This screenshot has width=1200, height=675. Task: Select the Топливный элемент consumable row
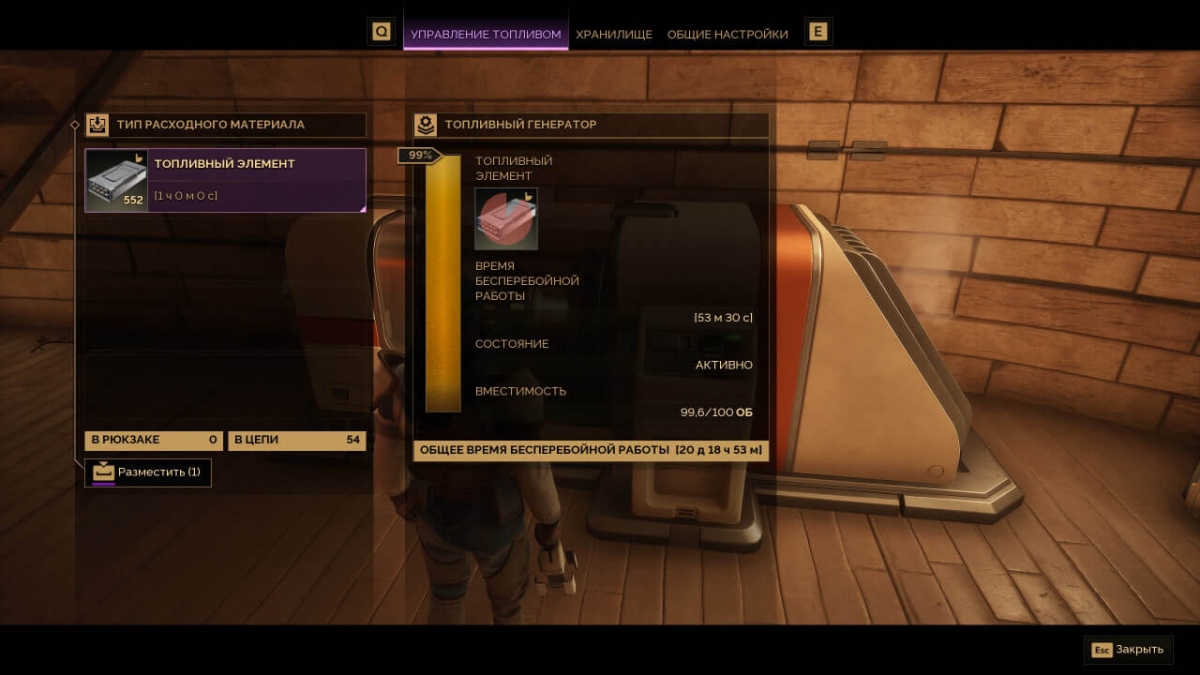pos(225,181)
